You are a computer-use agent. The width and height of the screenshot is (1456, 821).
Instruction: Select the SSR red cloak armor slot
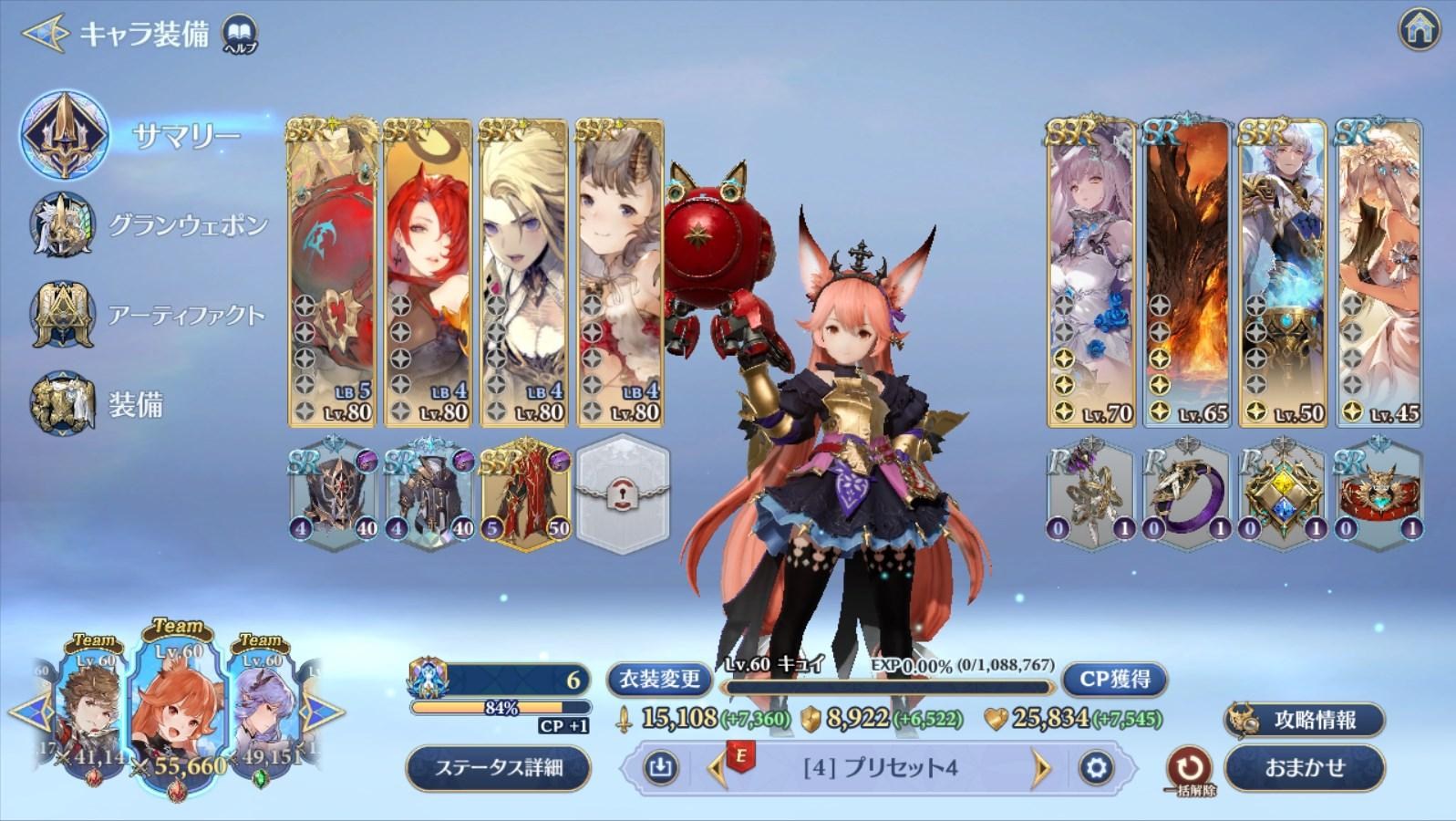coord(525,494)
